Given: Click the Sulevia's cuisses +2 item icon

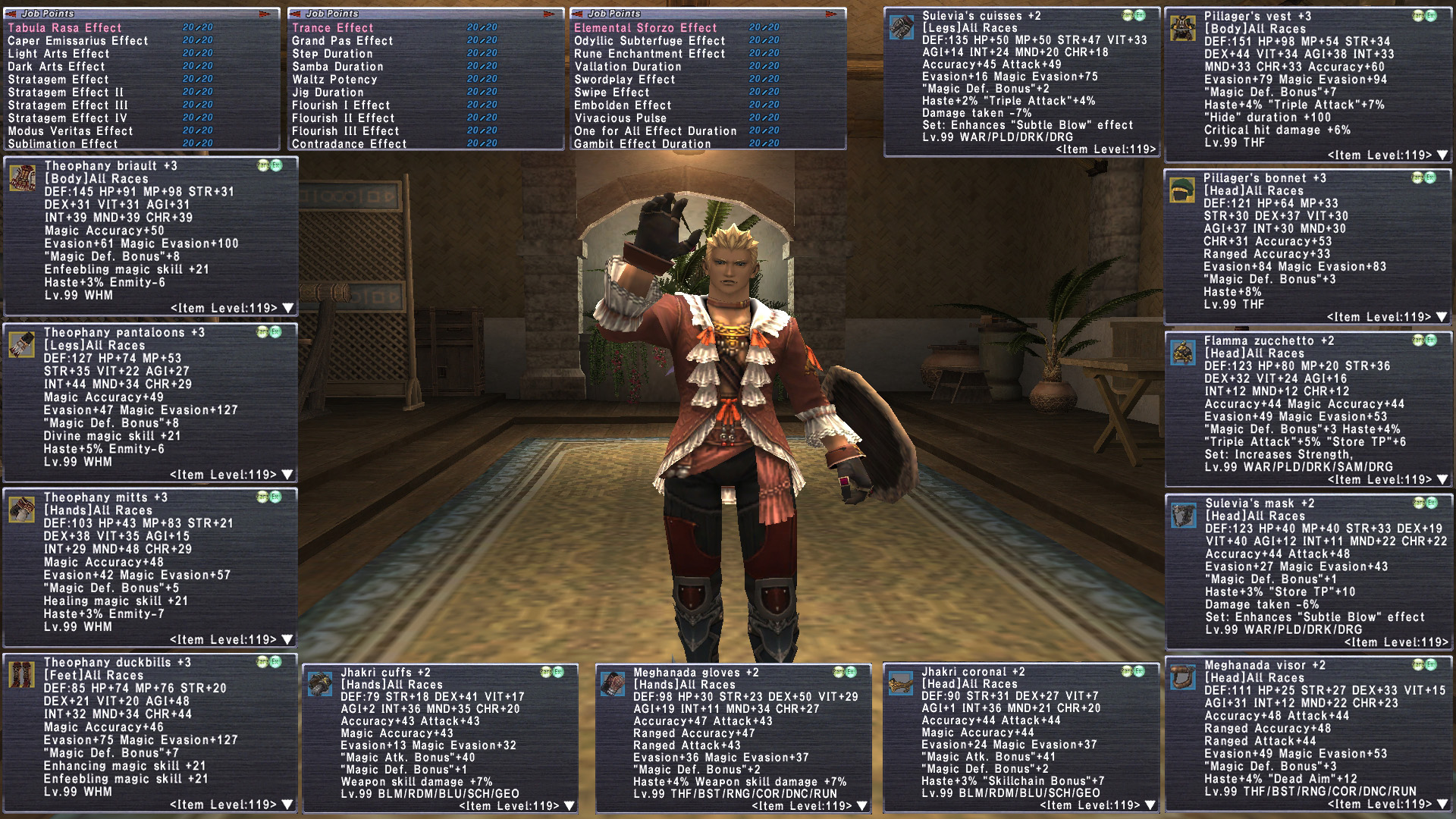Looking at the screenshot, I should pos(902,27).
